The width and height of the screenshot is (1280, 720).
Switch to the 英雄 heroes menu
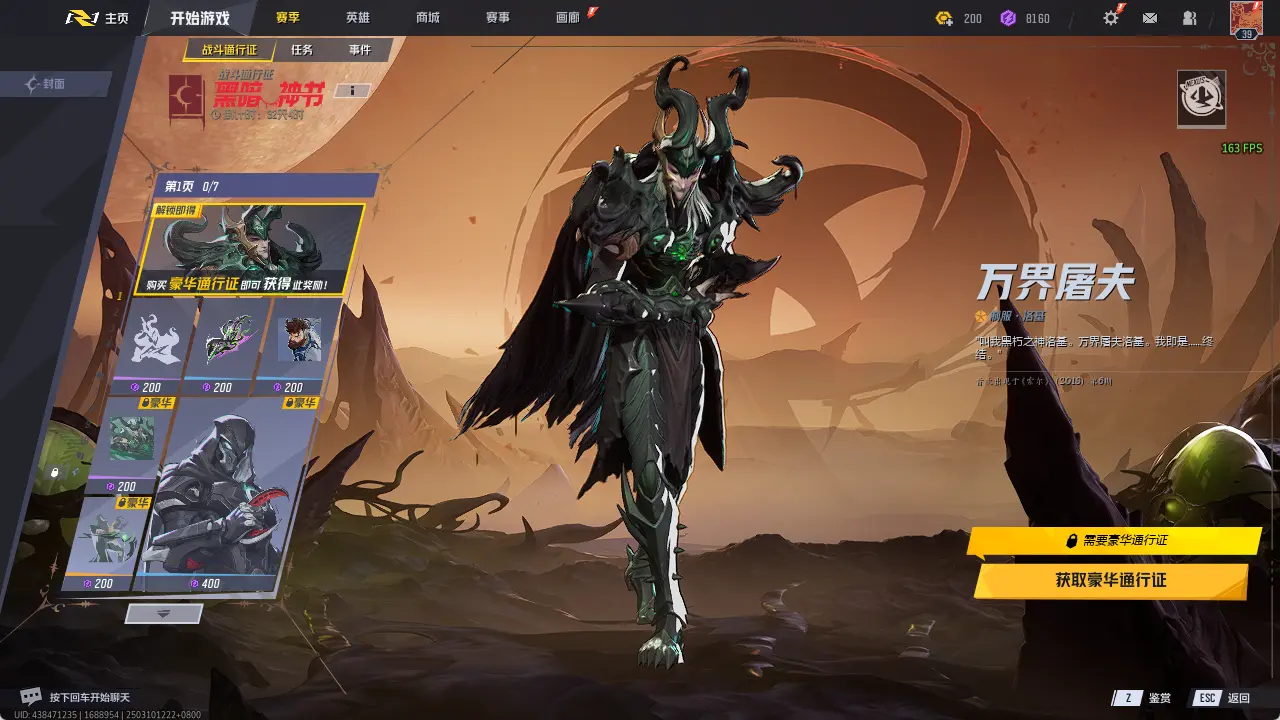tap(357, 18)
